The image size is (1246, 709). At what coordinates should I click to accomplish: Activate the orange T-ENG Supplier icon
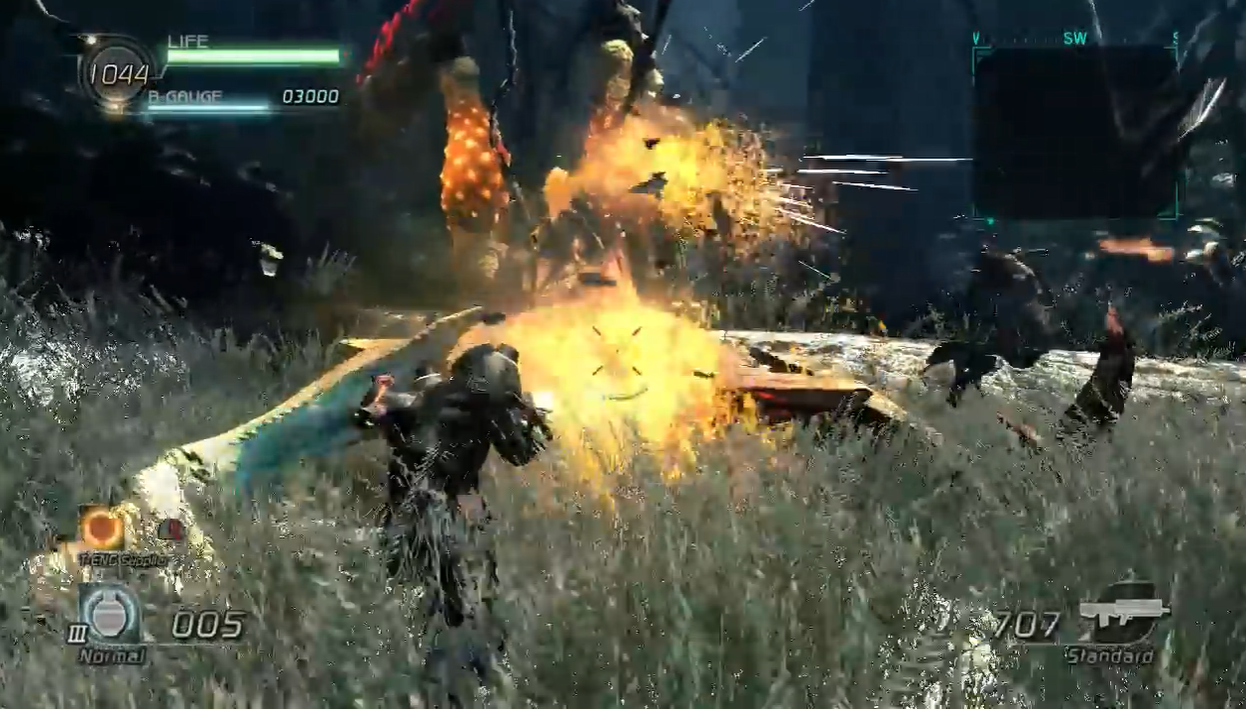tap(101, 527)
